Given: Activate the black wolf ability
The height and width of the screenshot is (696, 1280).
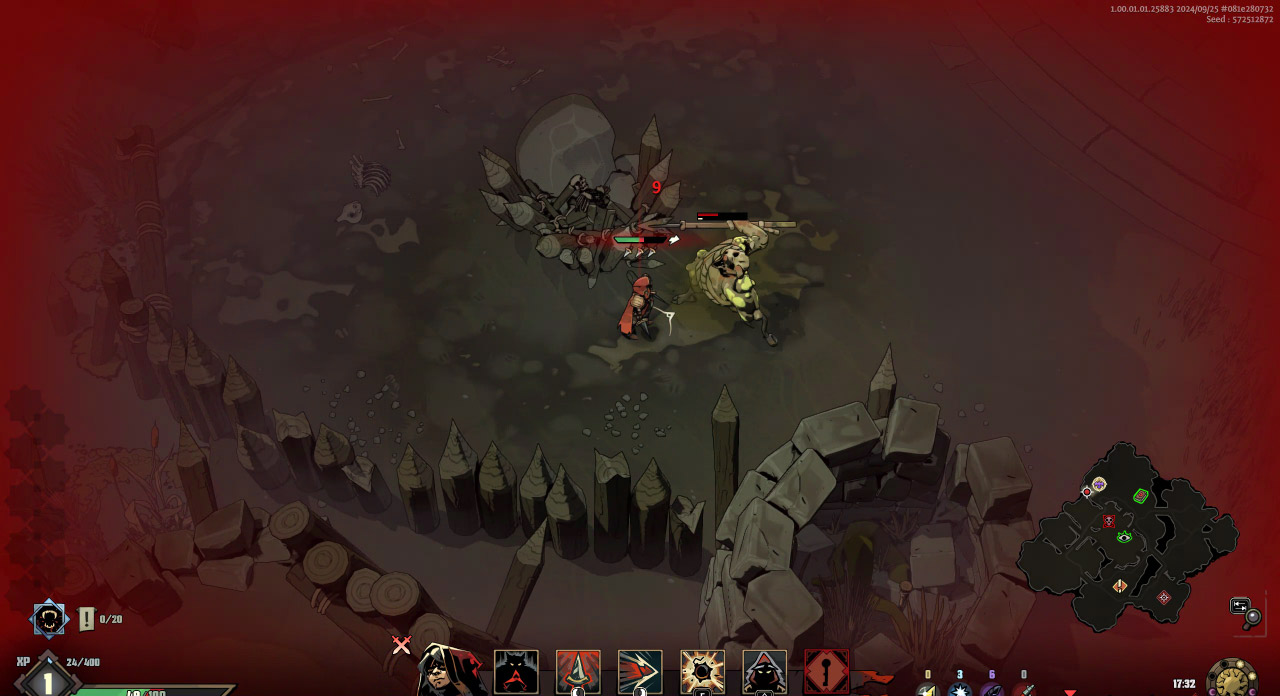Looking at the screenshot, I should [516, 672].
